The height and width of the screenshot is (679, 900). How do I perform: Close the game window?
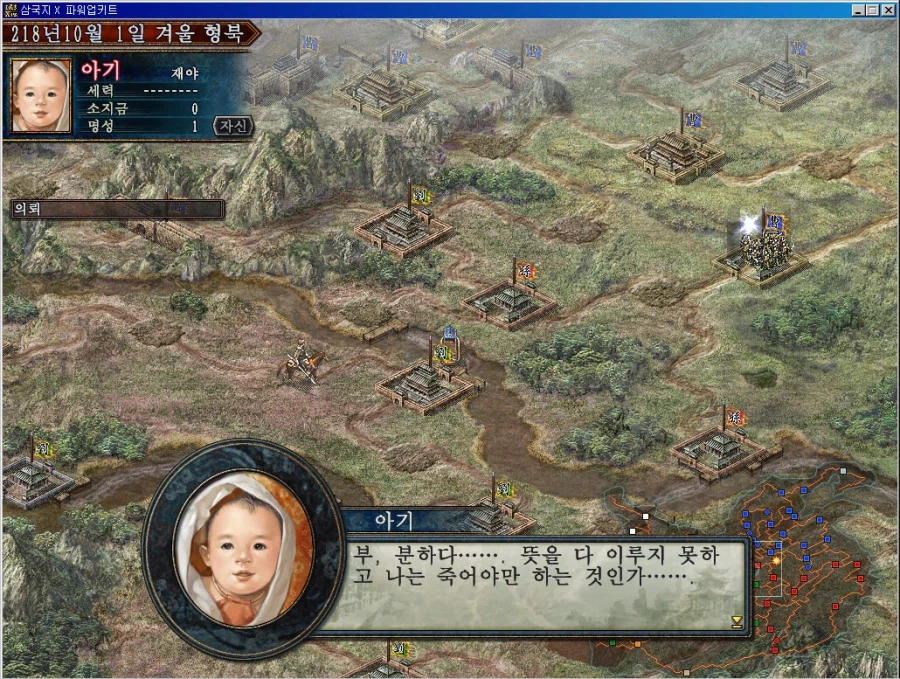pos(889,9)
